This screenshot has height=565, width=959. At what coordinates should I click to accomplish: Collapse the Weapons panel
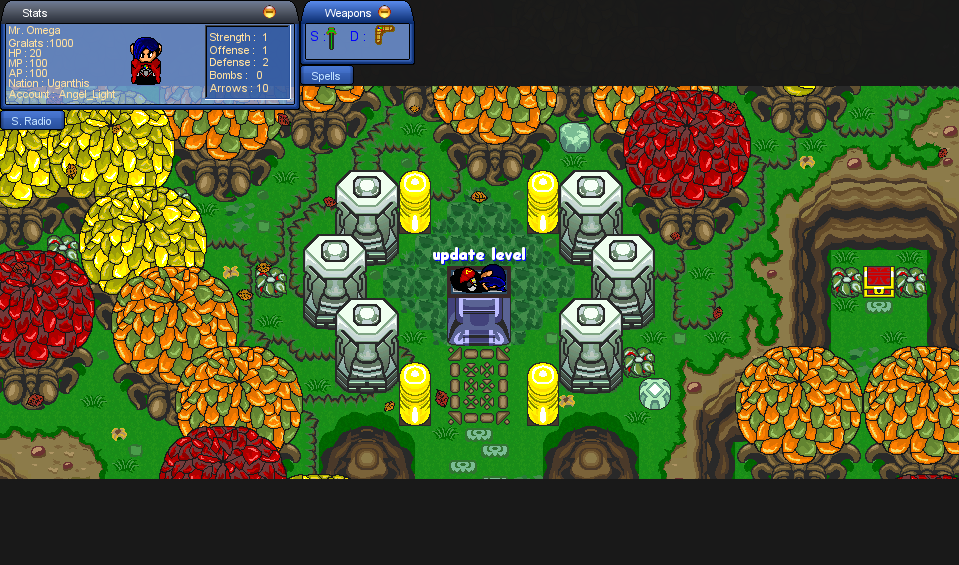tap(385, 13)
